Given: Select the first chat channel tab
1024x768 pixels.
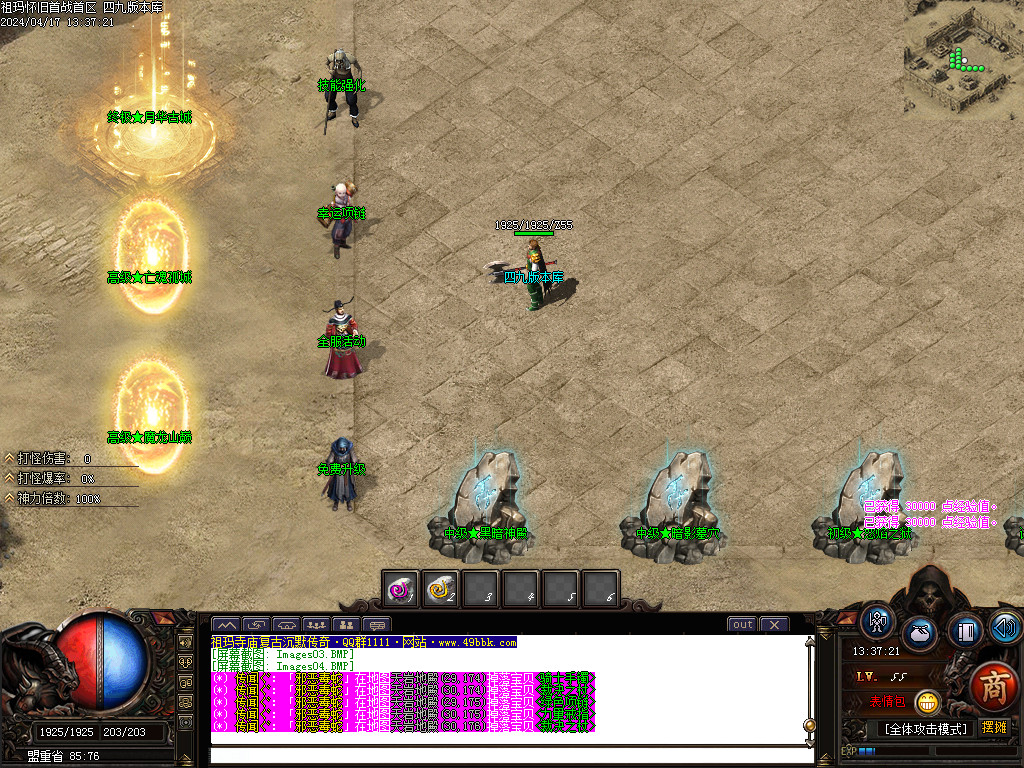Looking at the screenshot, I should click(226, 625).
